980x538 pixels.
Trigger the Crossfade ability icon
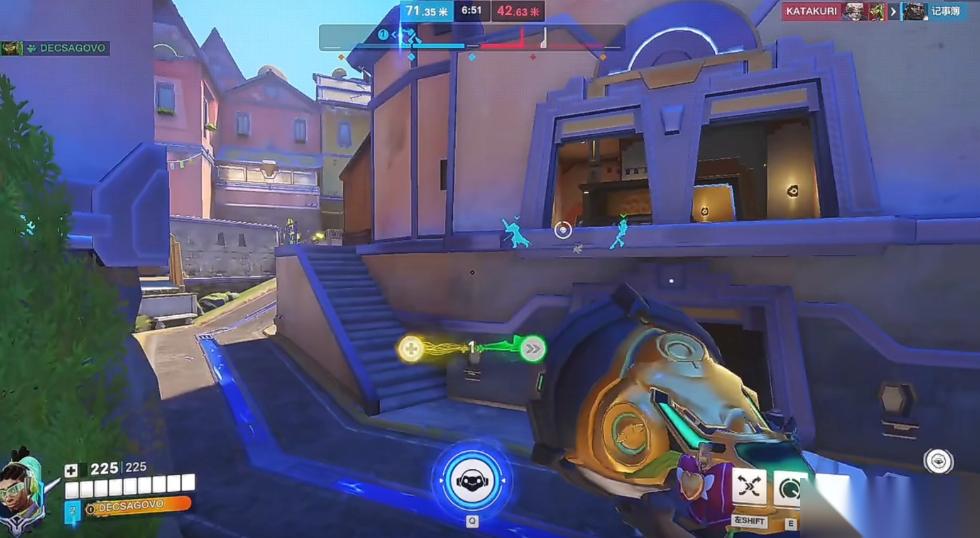(x=749, y=486)
